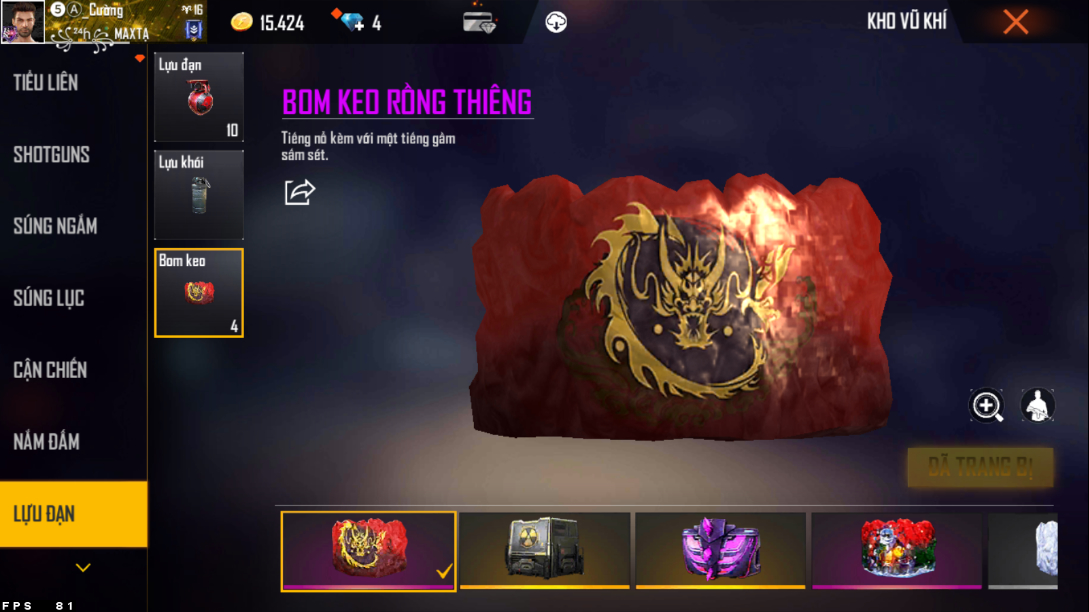Screen dimensions: 1089x612
Task: Open the player profile avatar
Action: [22, 22]
